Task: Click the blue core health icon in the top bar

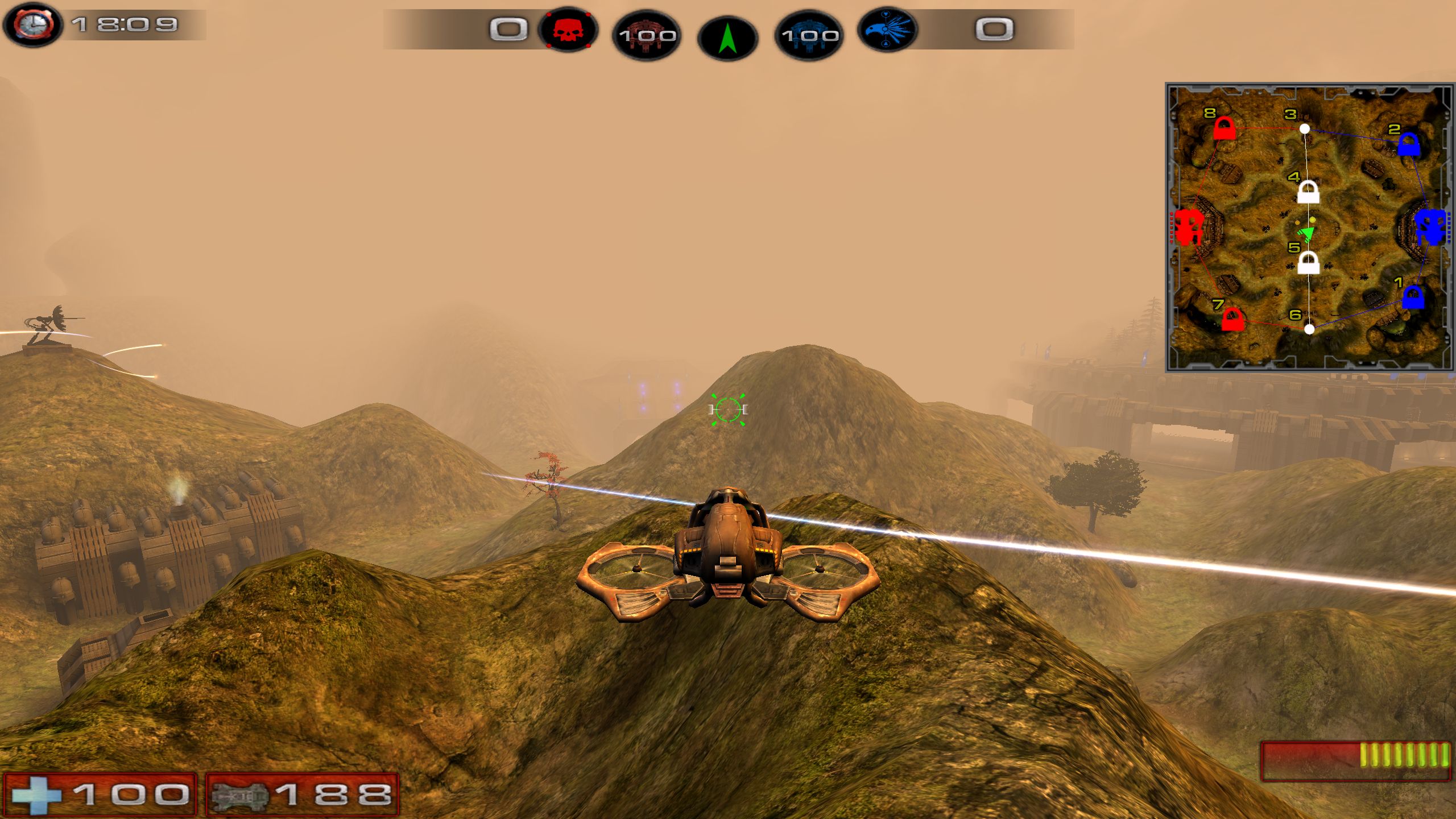Action: 809,36
